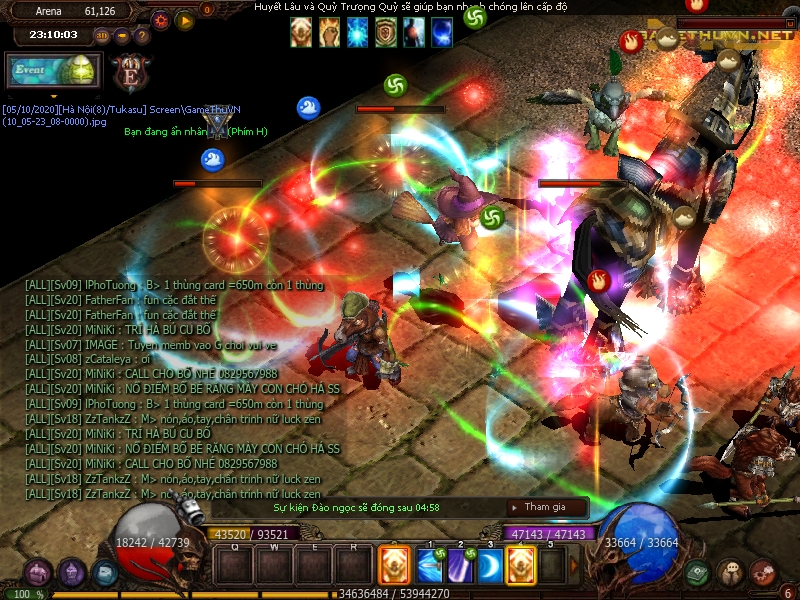Toggle the 3D view button
Image resolution: width=800 pixels, height=600 pixels.
102,36
